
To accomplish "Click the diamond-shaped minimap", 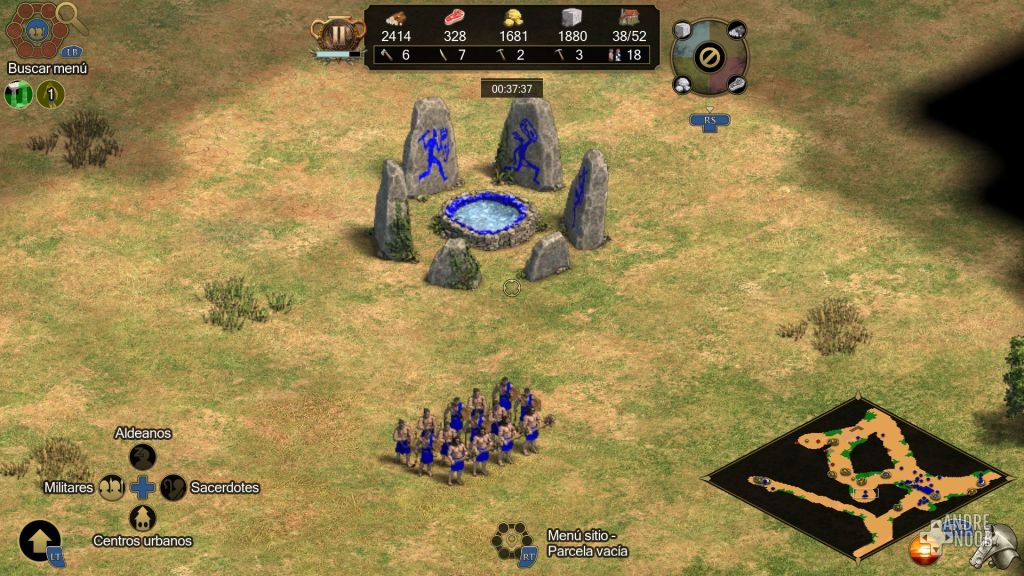I will tap(860, 470).
